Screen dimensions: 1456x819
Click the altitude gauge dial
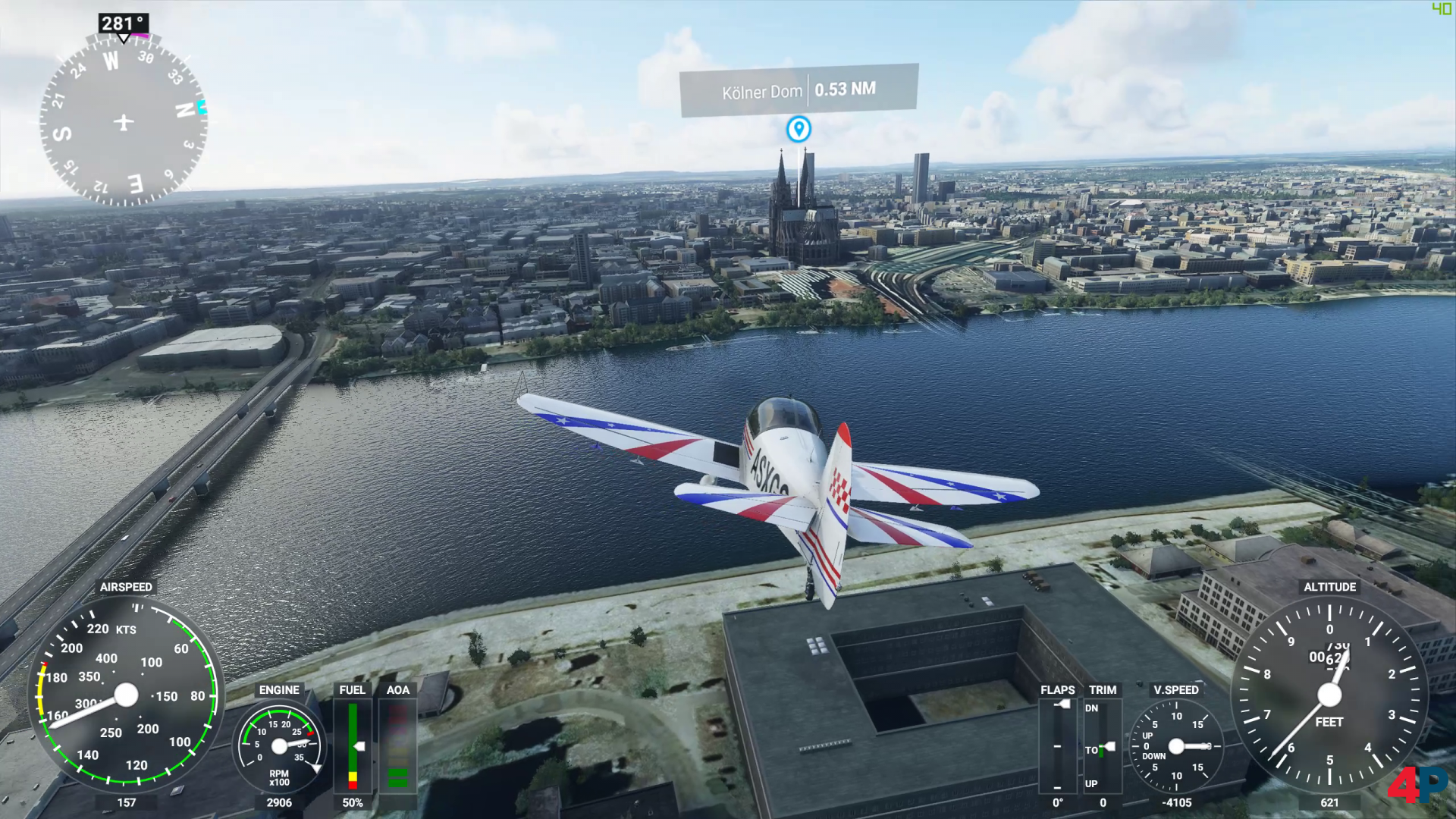pyautogui.click(x=1329, y=695)
